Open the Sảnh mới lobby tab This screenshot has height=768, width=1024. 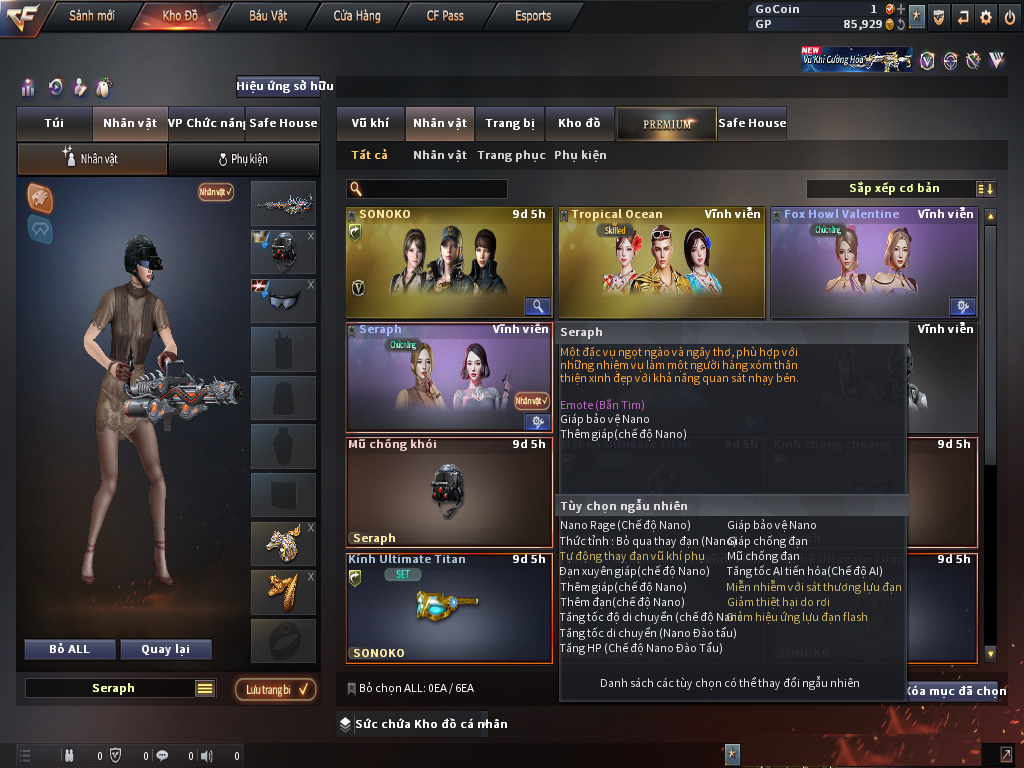pyautogui.click(x=91, y=16)
